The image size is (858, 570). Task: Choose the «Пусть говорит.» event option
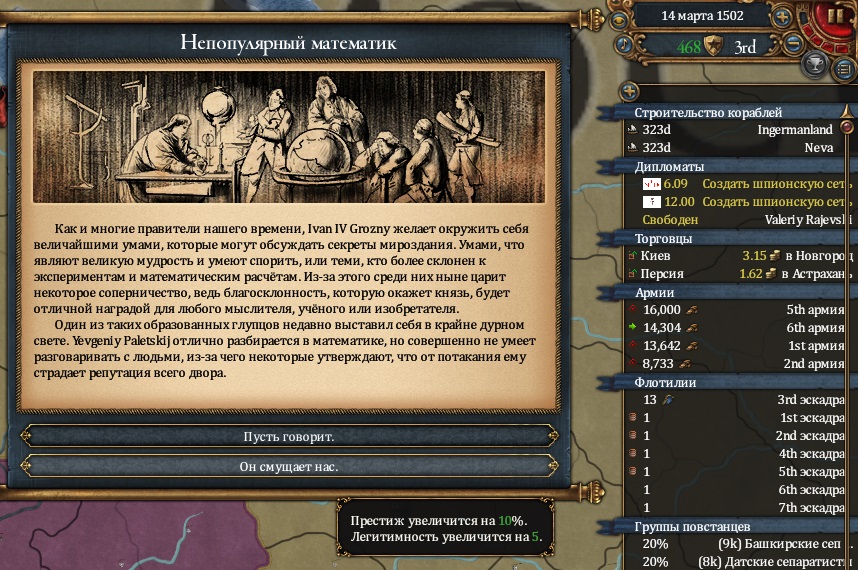(288, 437)
